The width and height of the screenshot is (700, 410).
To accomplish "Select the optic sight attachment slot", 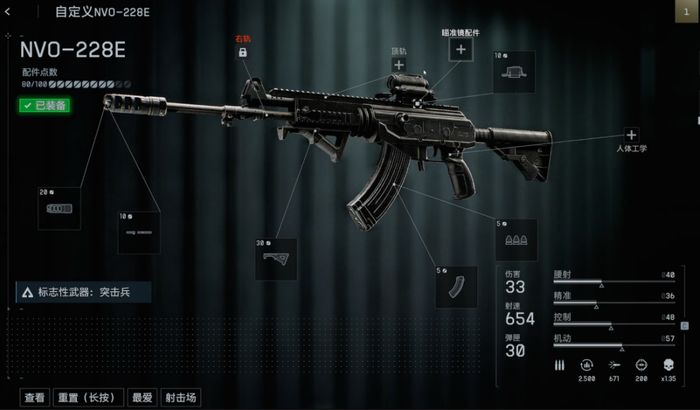I will coord(515,71).
